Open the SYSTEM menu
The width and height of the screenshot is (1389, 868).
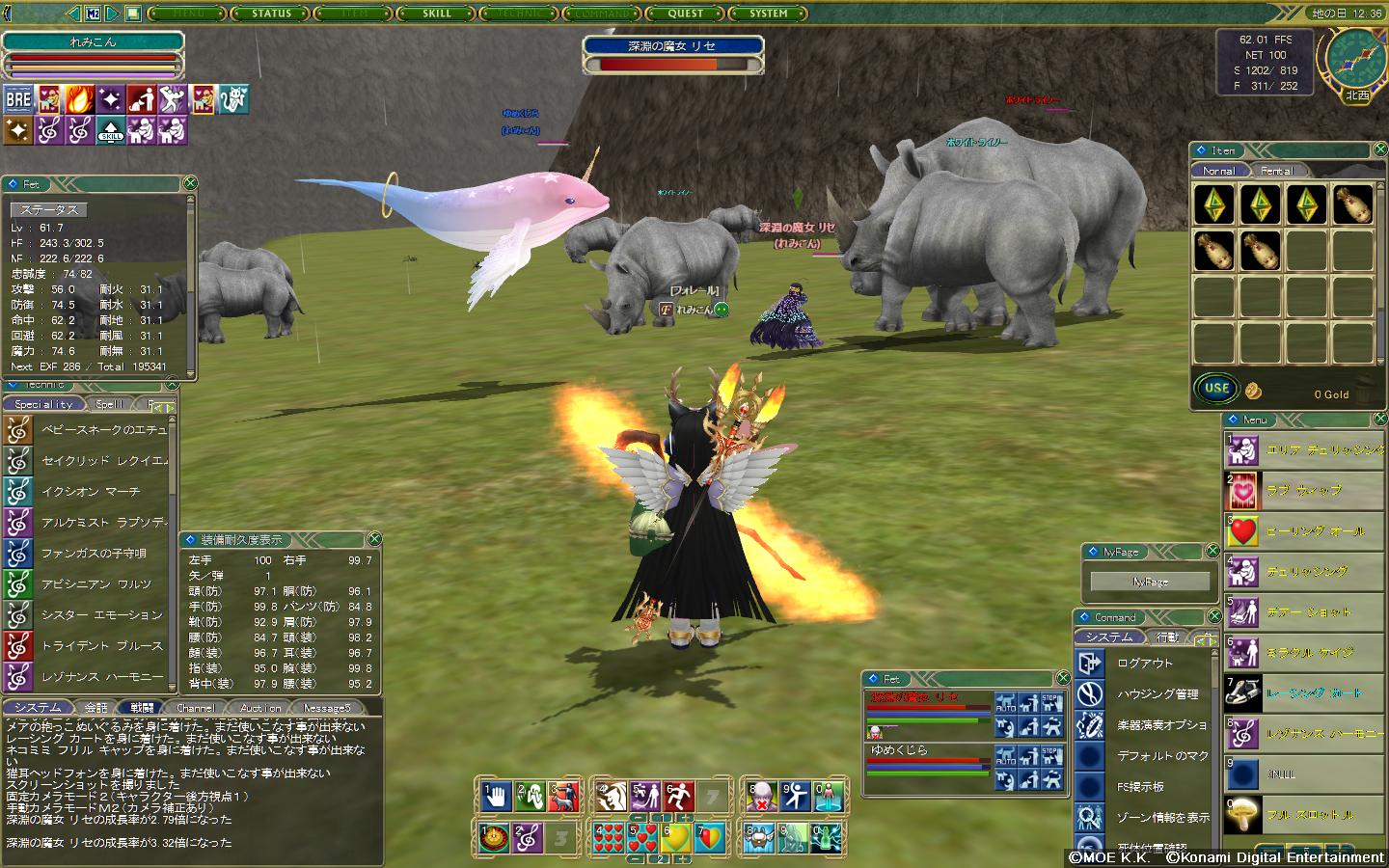pos(769,14)
